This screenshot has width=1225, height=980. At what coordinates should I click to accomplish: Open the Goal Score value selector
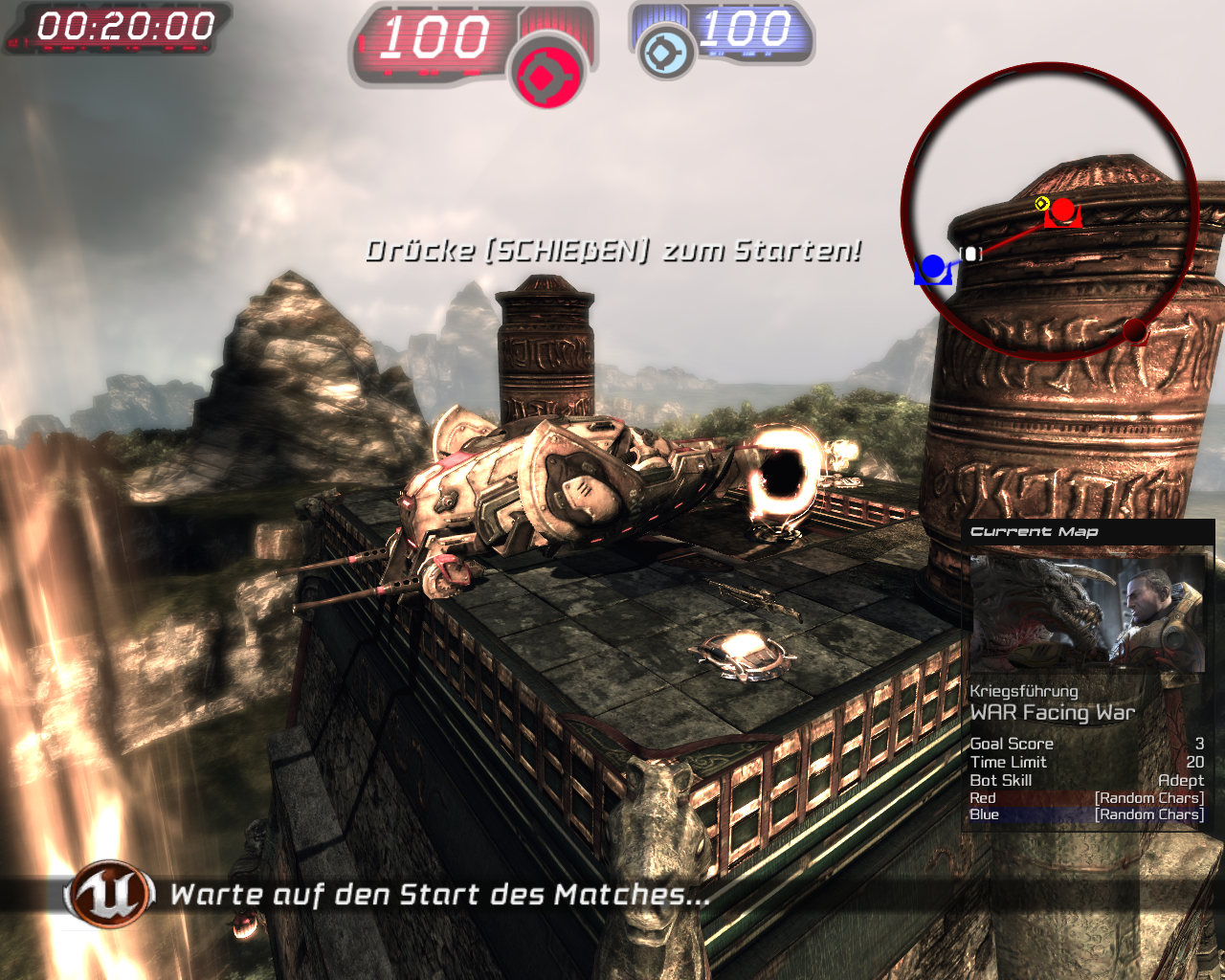point(1197,744)
